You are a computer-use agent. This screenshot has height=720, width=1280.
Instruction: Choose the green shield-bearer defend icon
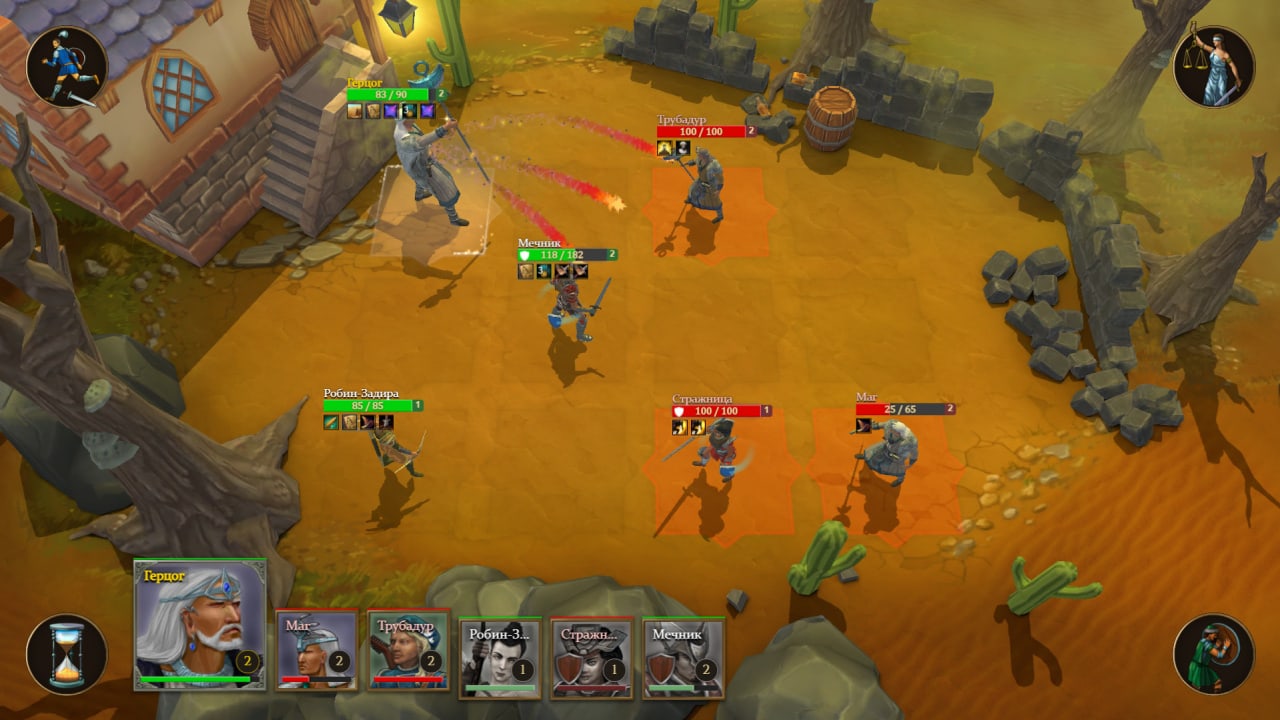[1213, 654]
